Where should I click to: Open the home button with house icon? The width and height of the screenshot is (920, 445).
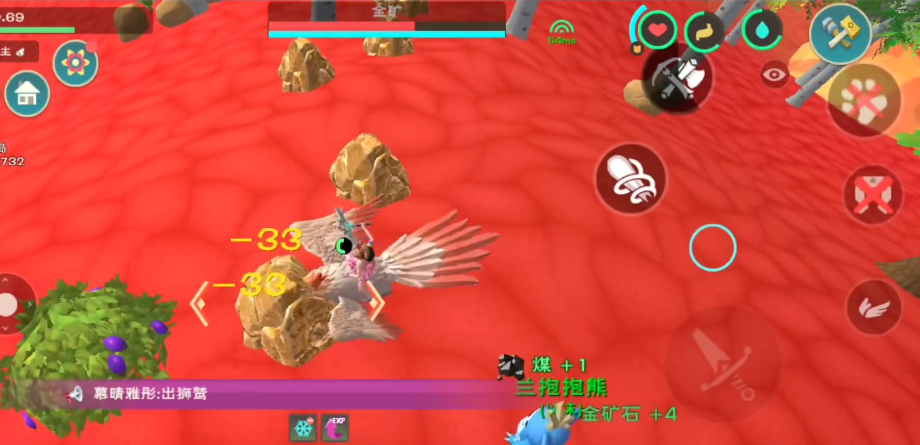[27, 94]
